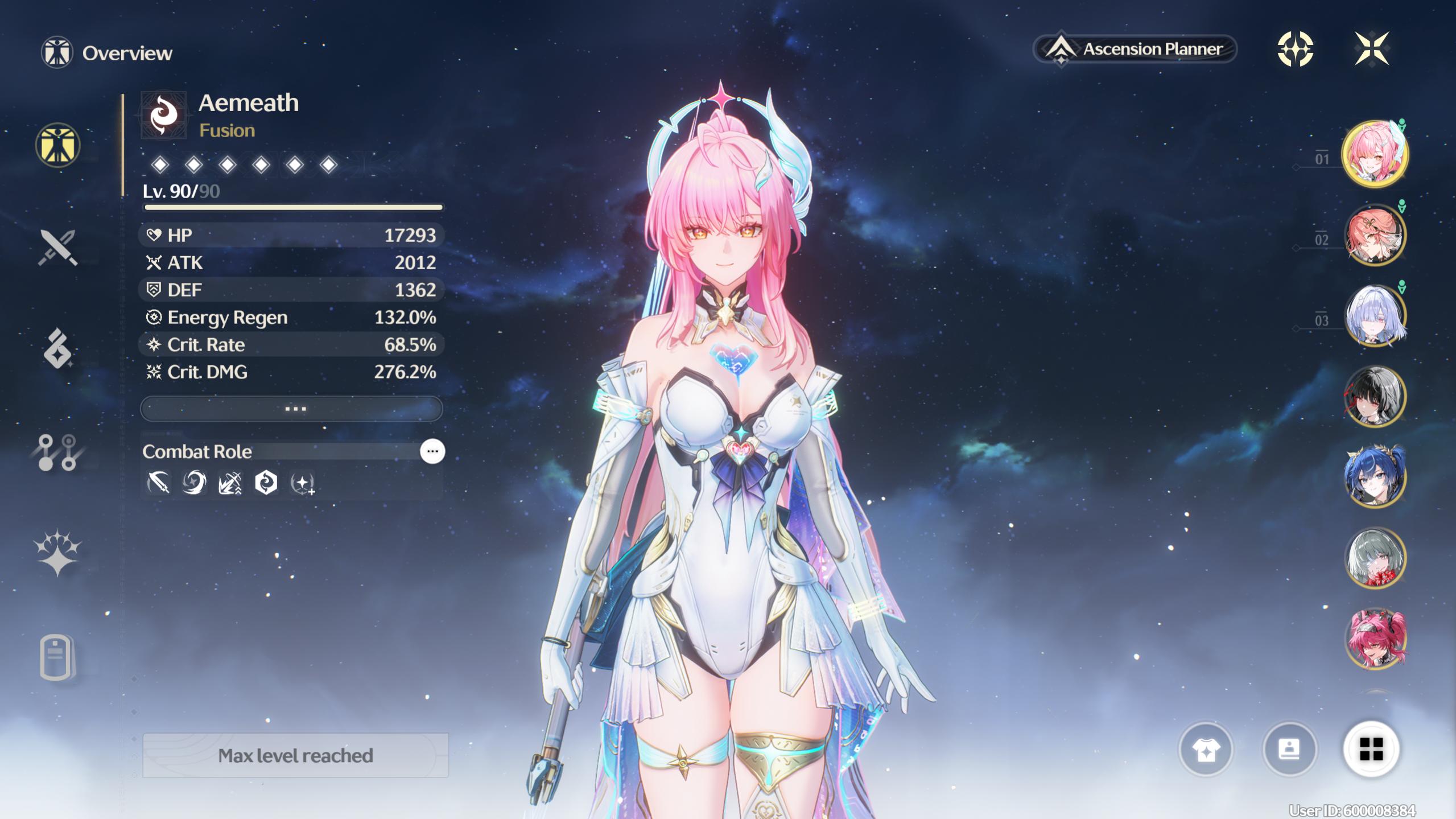Click the circular star emblem beside the close button

coord(1295,49)
